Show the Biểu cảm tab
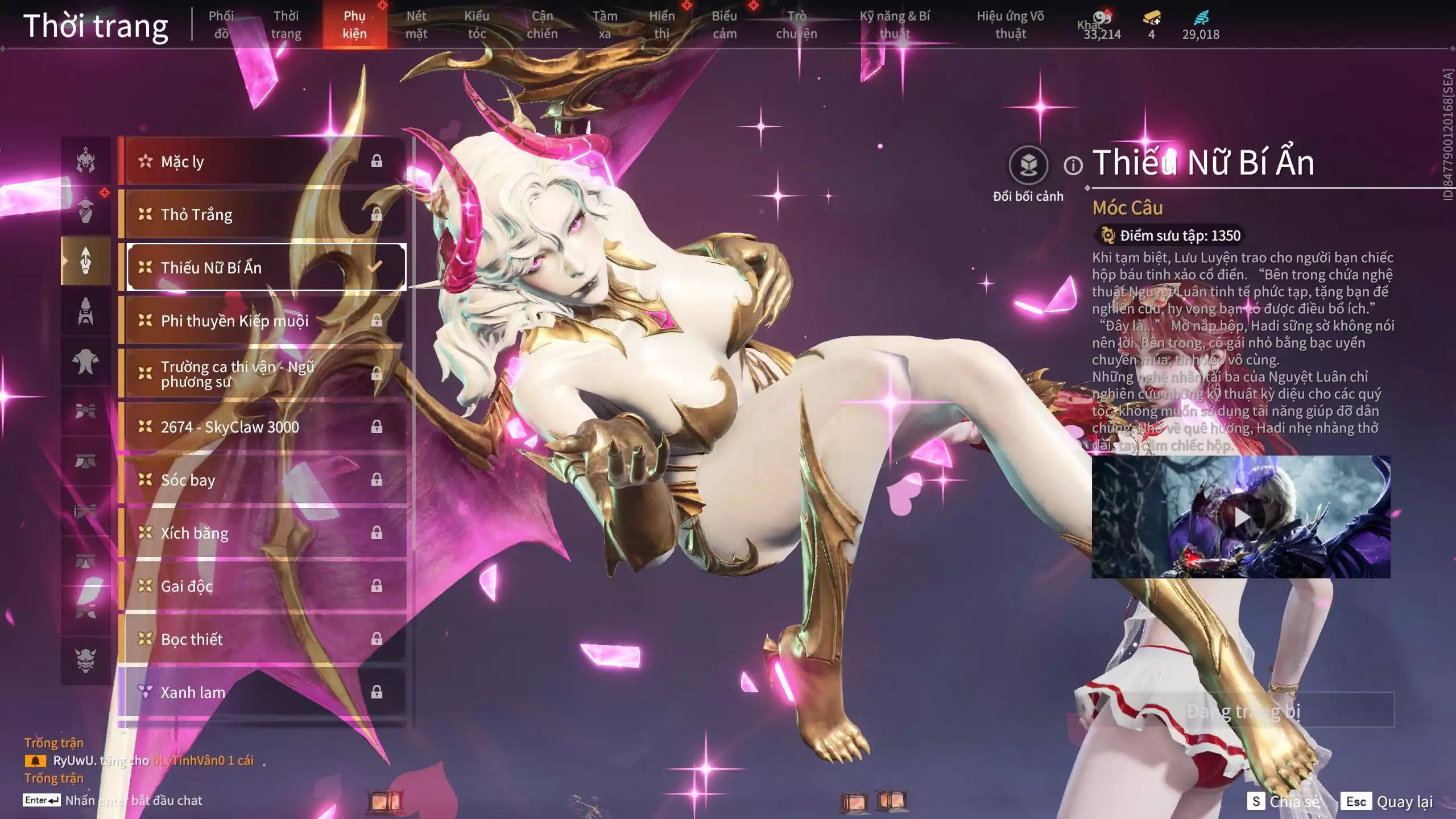The width and height of the screenshot is (1456, 819). [x=725, y=25]
